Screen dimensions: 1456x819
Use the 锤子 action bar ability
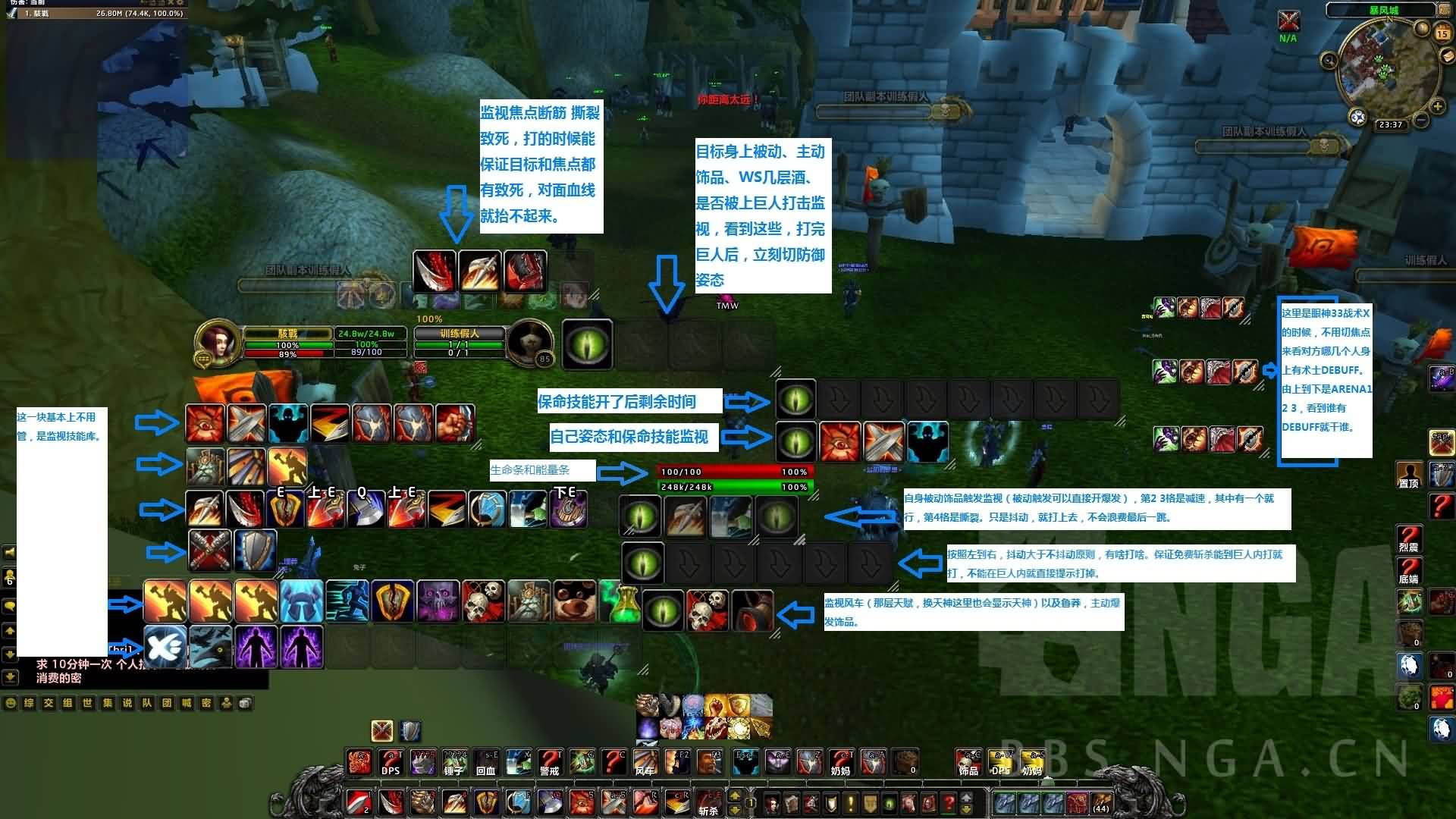coord(453,762)
